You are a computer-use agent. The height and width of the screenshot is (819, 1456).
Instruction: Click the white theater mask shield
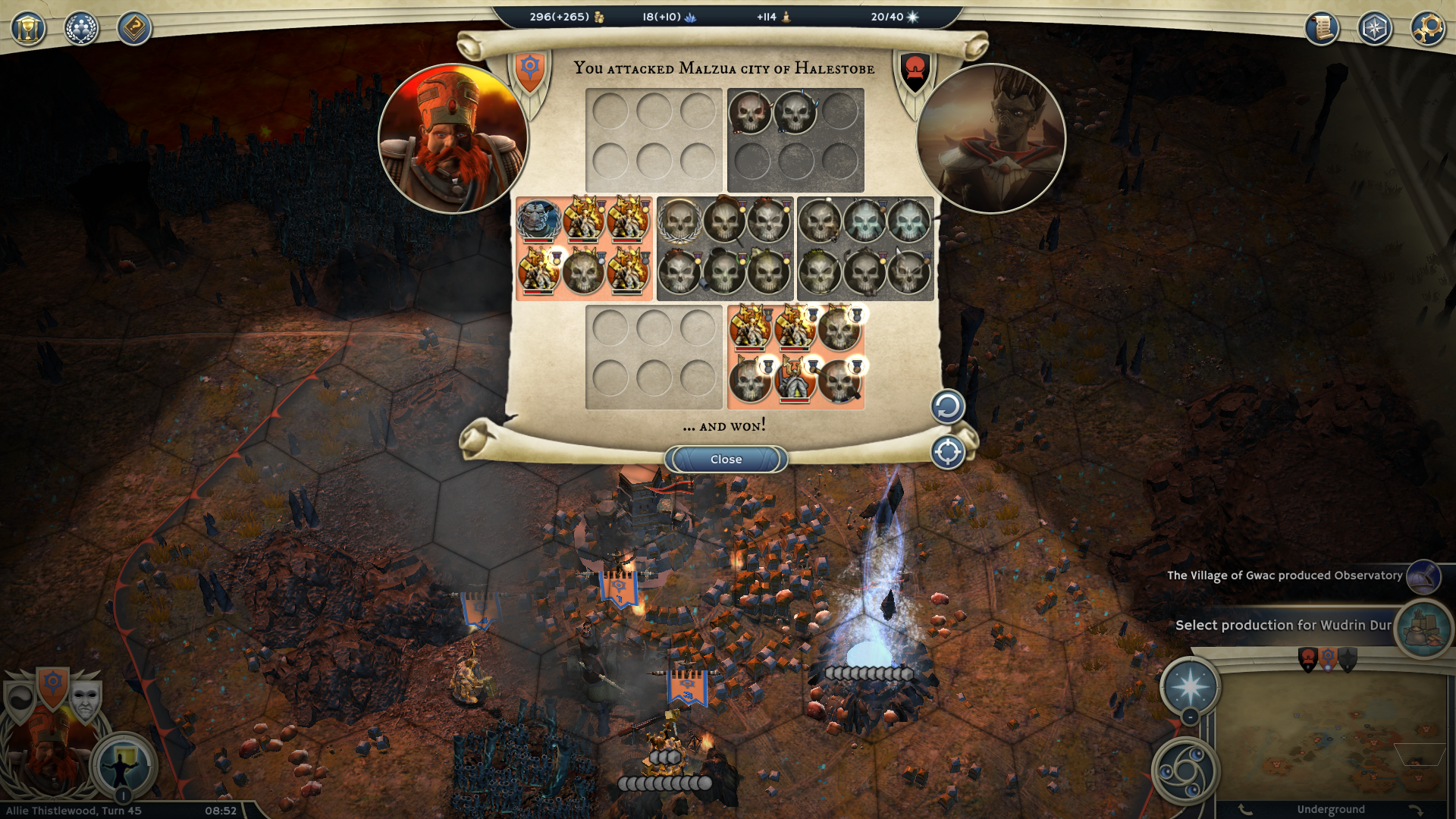click(x=85, y=700)
